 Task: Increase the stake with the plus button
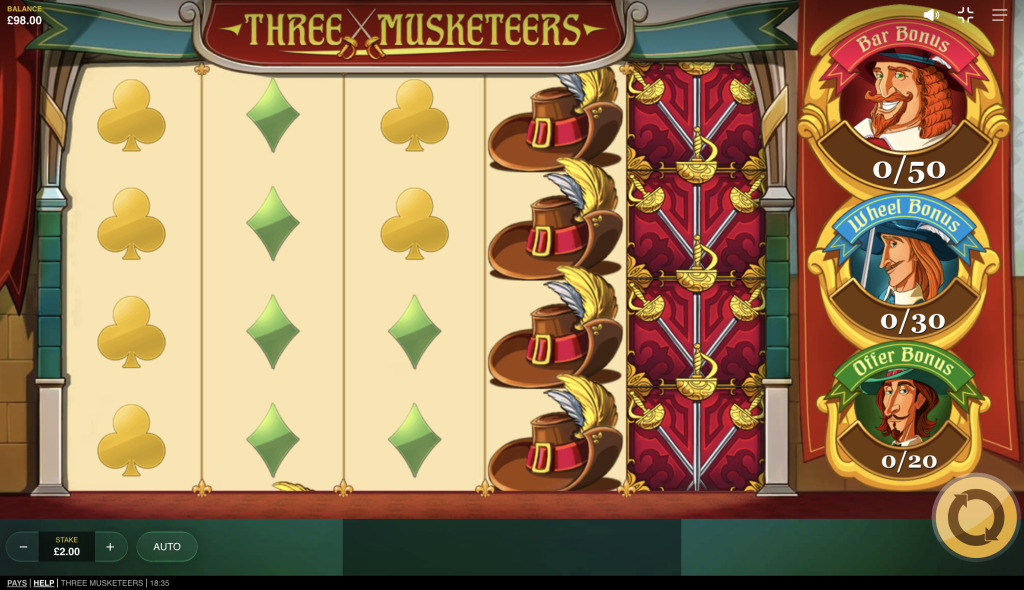click(x=111, y=547)
